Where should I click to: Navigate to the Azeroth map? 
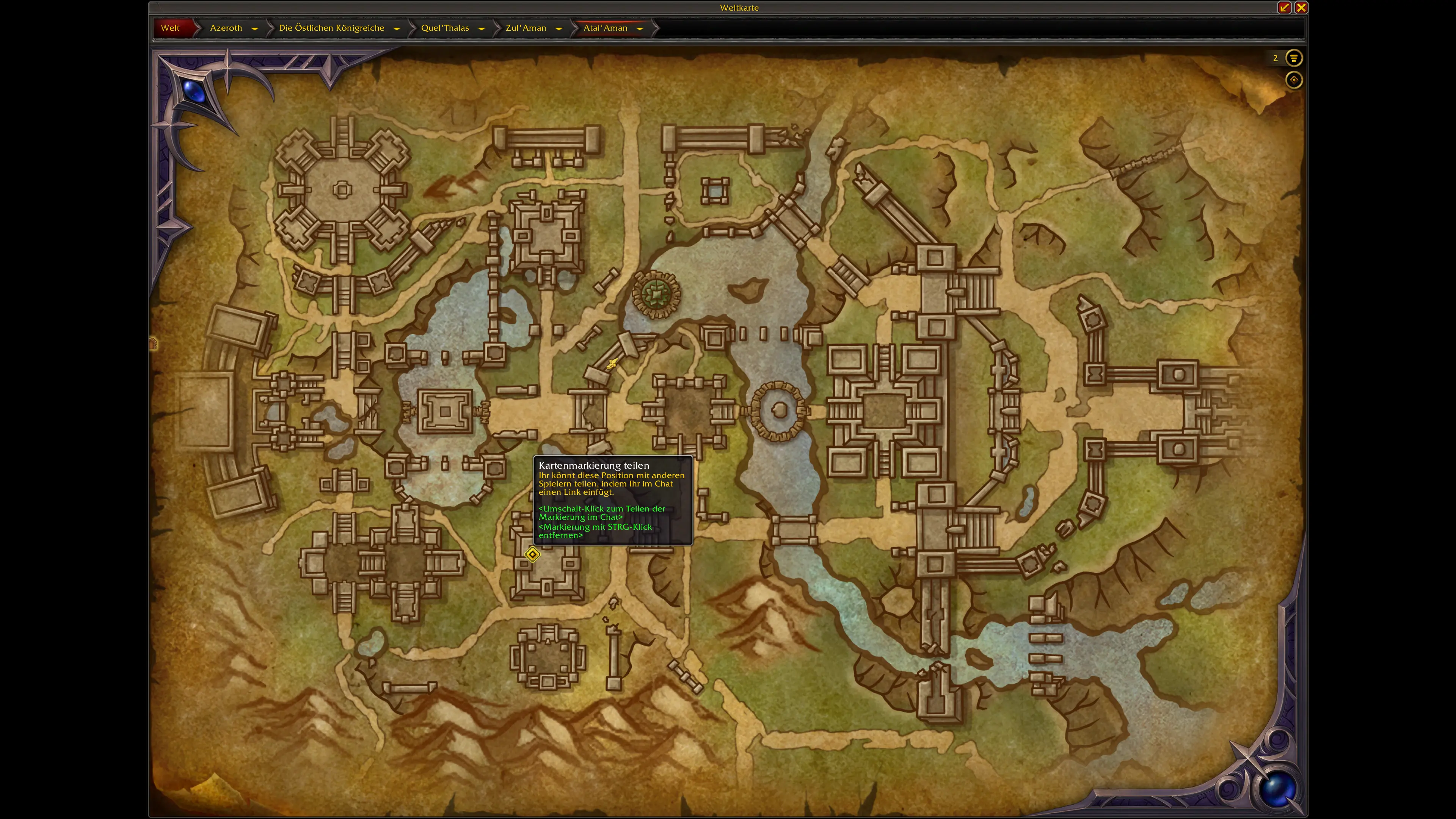226,28
